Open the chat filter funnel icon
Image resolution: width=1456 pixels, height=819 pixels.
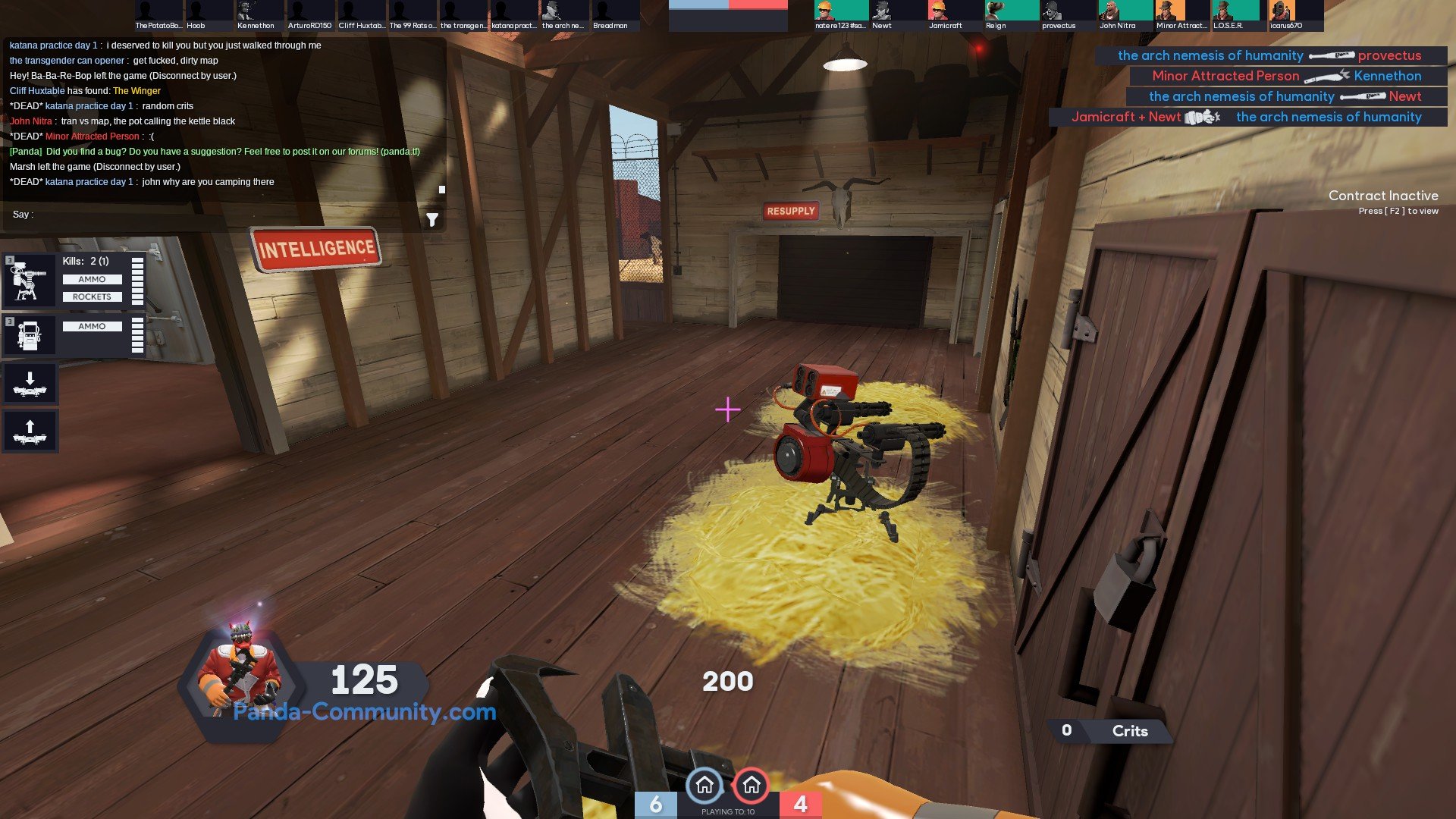pyautogui.click(x=432, y=220)
